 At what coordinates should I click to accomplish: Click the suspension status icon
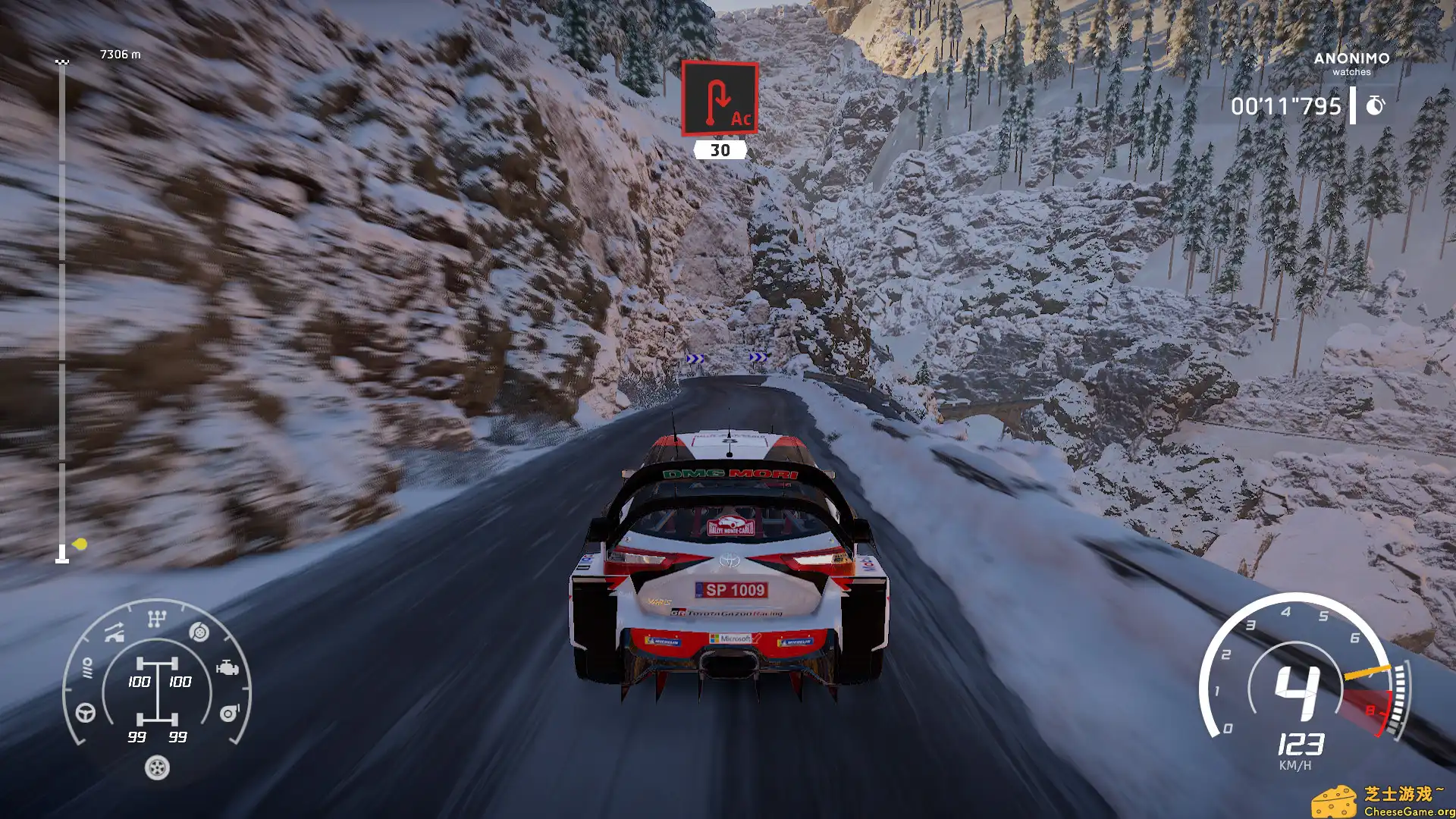pos(114,632)
